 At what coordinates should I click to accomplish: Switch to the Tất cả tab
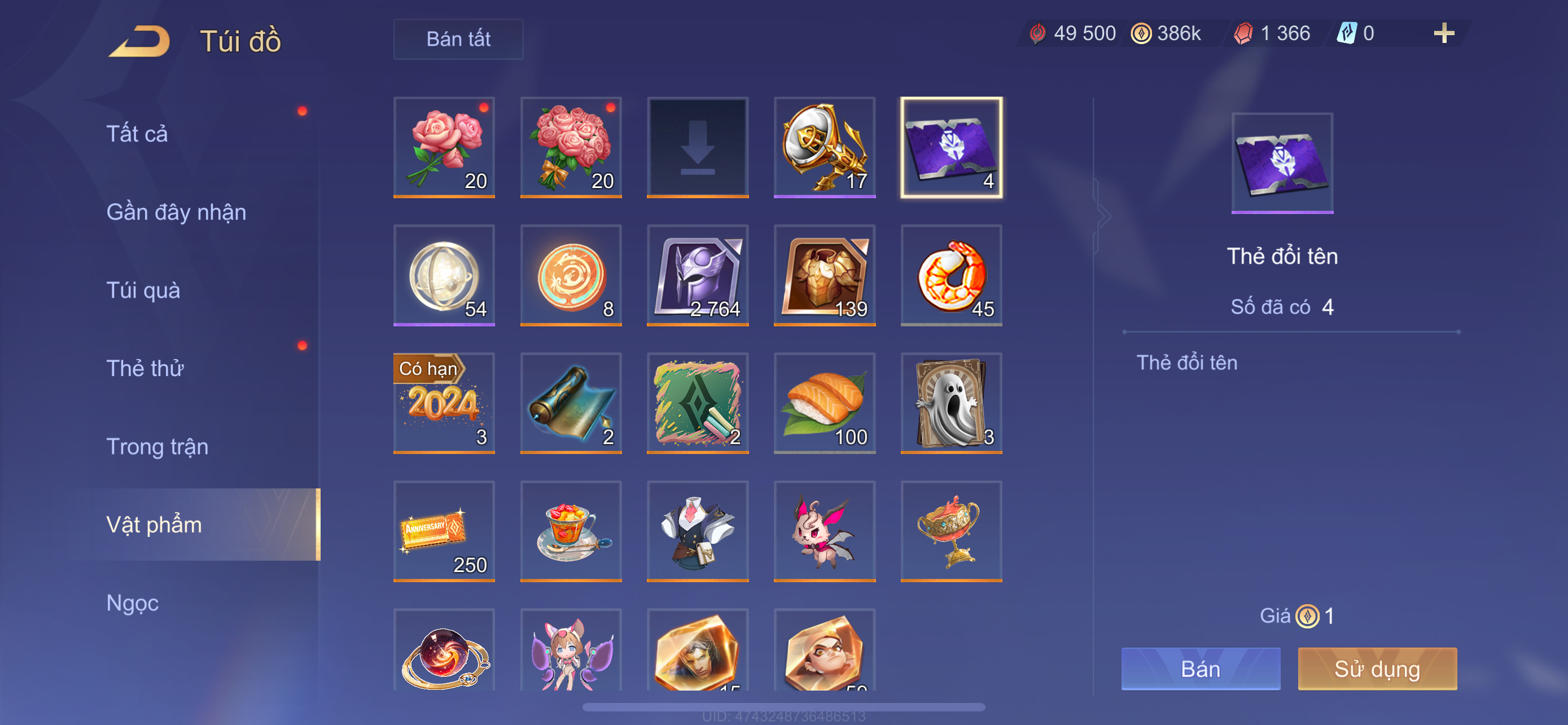tap(137, 133)
